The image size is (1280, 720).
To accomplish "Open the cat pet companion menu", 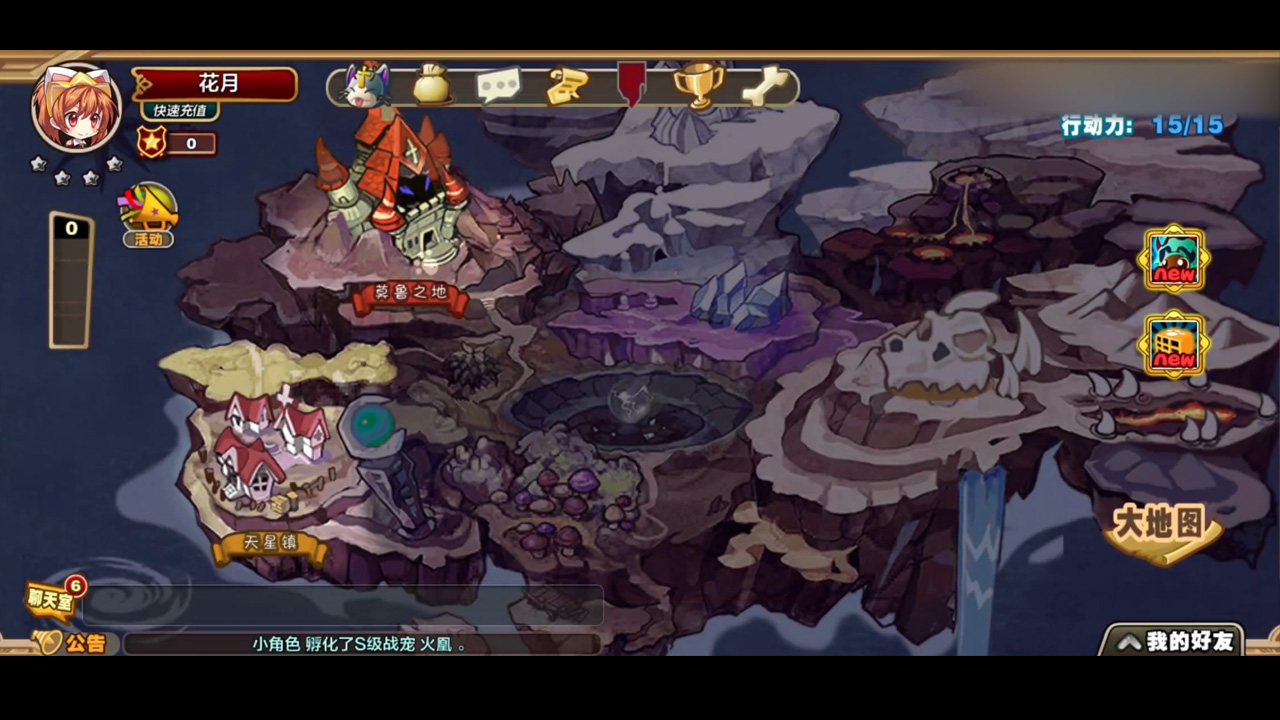I will pos(366,85).
